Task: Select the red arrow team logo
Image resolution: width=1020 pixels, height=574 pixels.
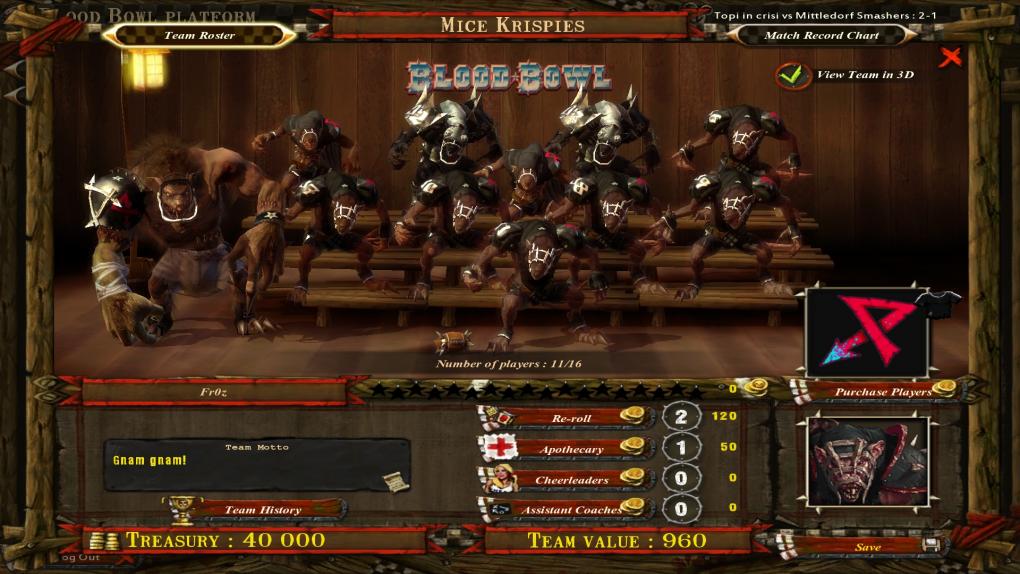Action: point(865,330)
